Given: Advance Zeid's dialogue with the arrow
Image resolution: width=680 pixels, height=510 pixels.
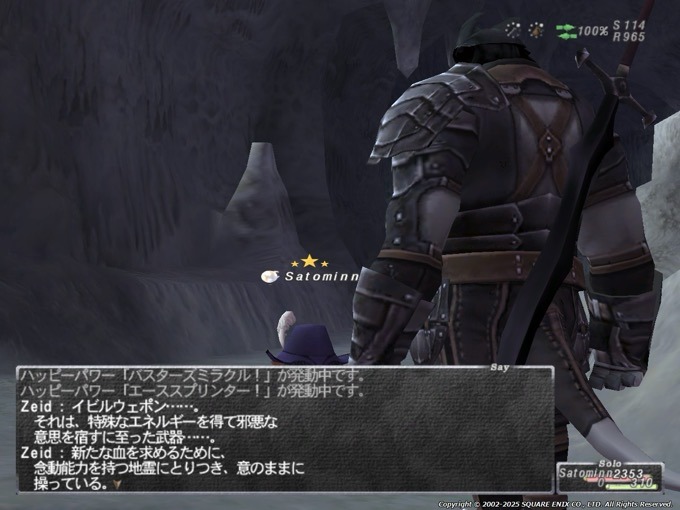Looking at the screenshot, I should tap(118, 485).
